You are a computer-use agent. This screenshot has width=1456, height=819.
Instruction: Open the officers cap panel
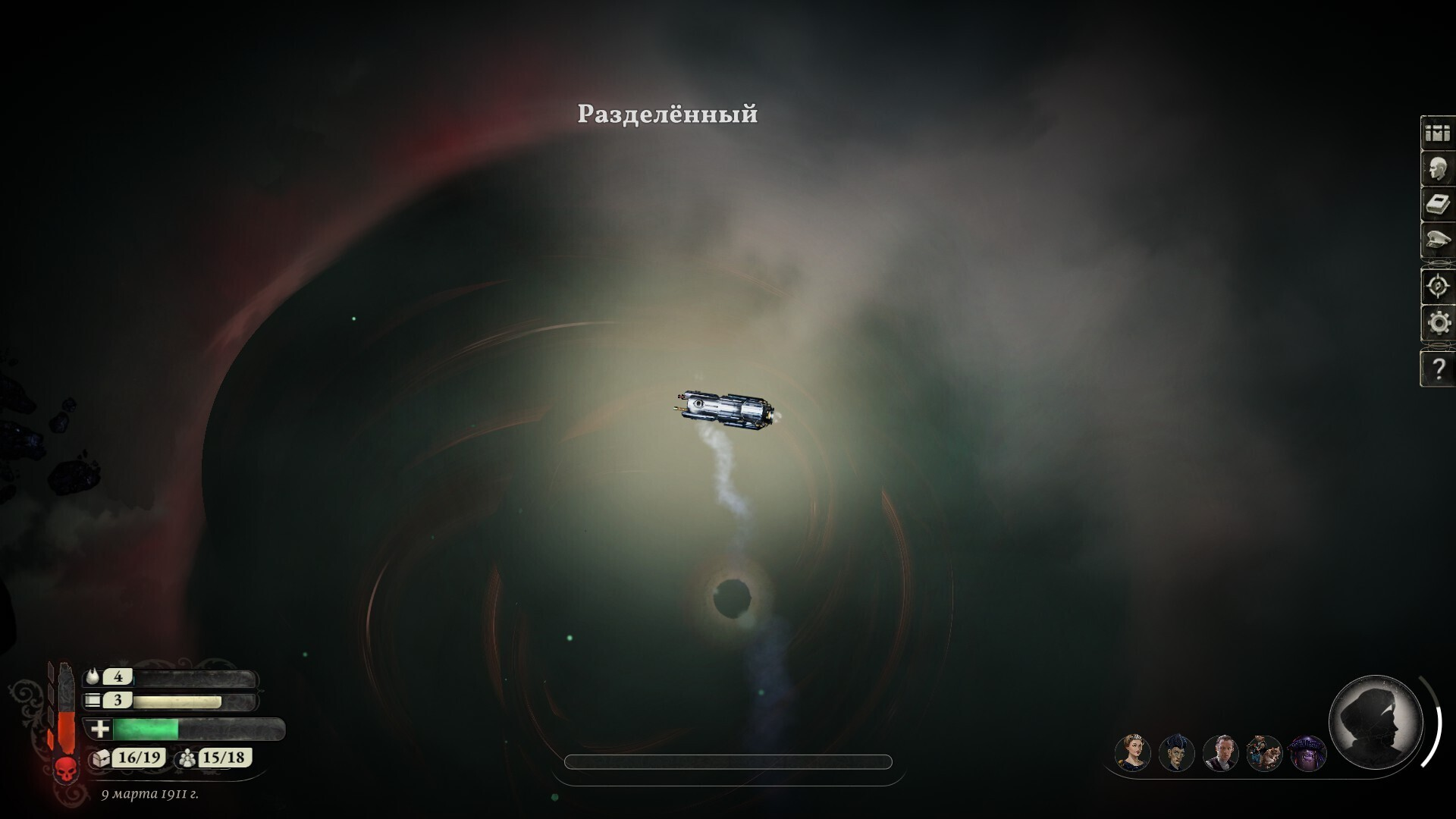pos(1438,241)
